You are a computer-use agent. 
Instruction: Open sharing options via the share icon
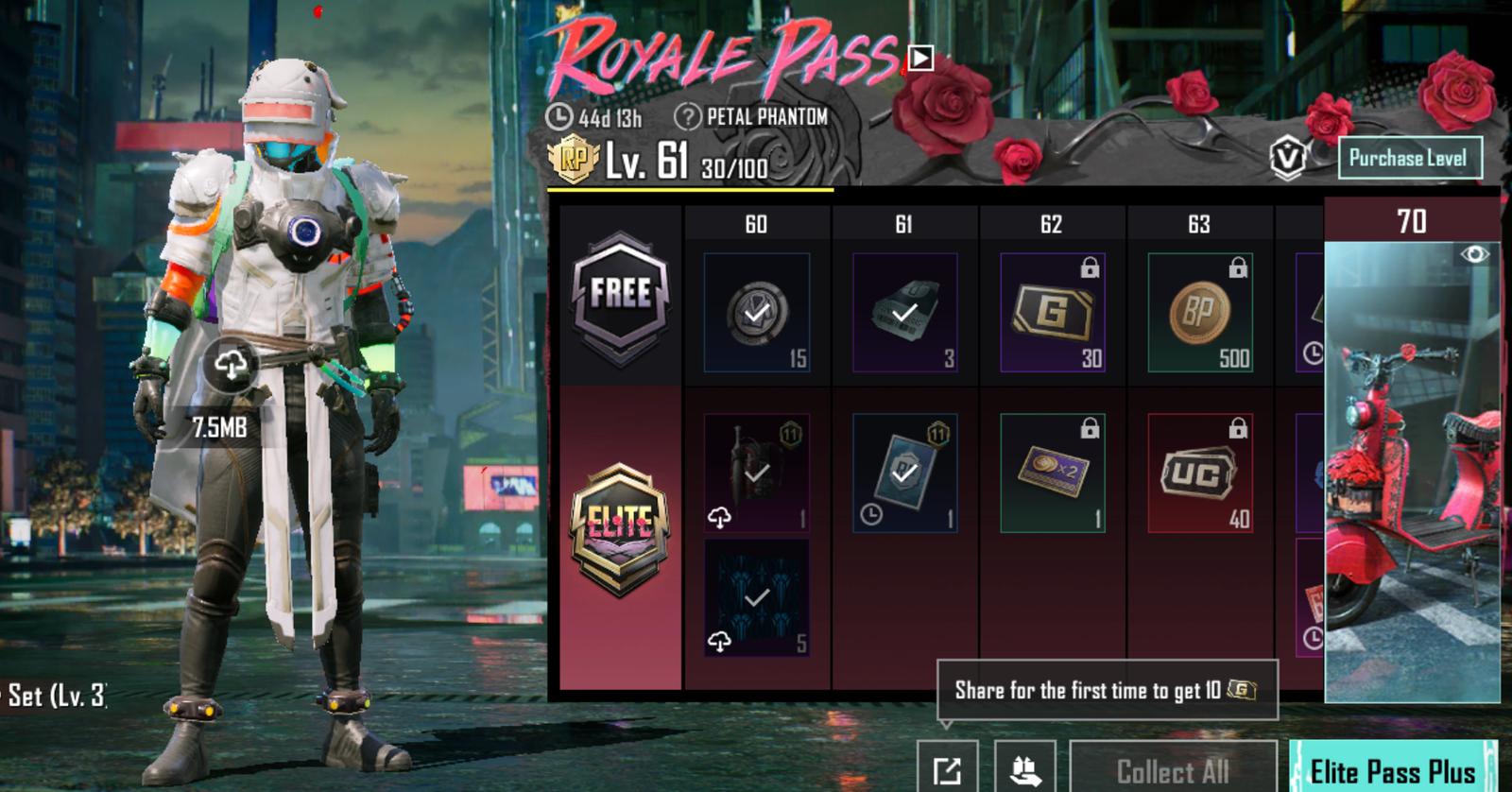tap(950, 767)
